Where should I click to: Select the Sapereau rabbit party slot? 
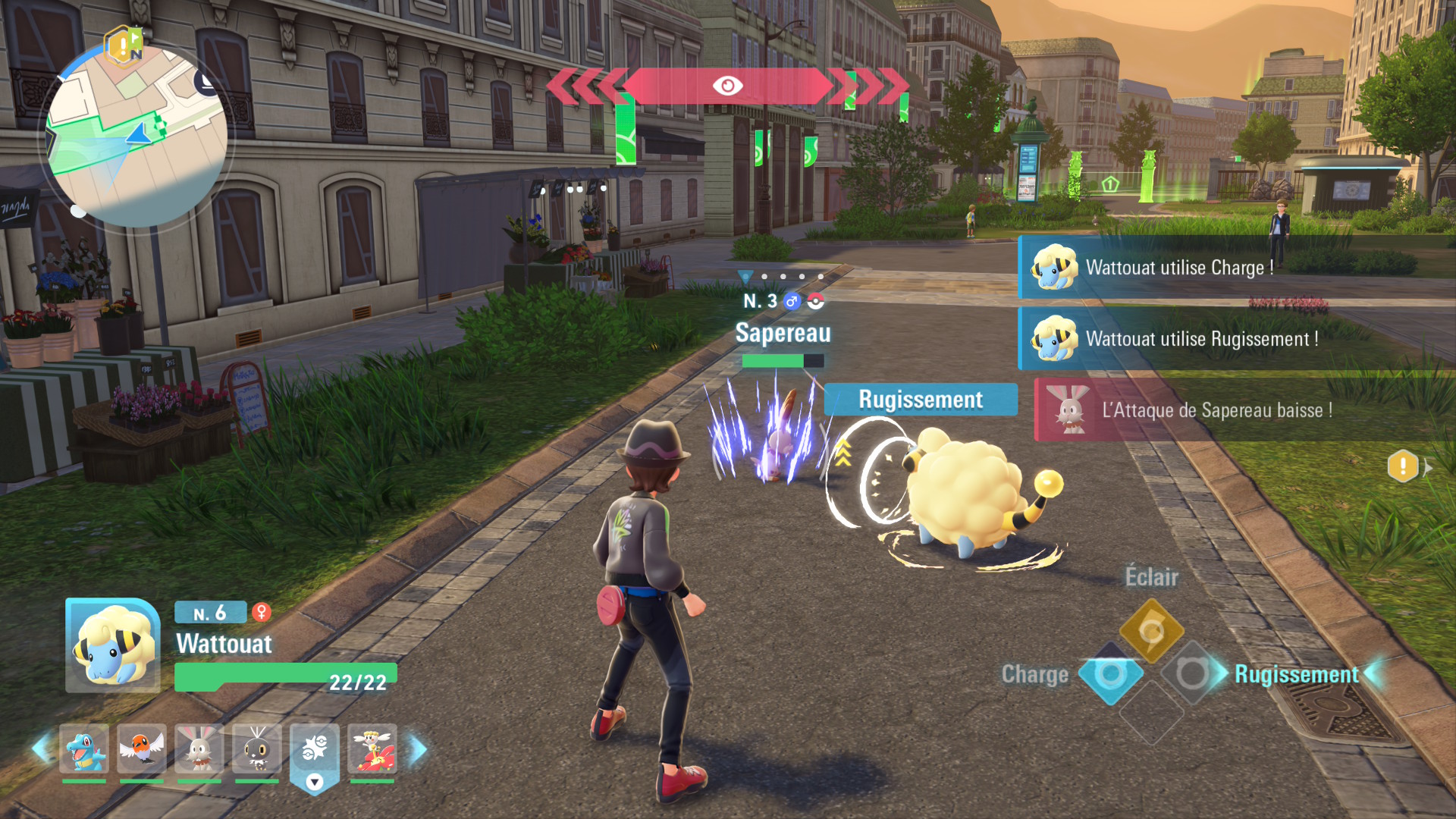click(199, 748)
